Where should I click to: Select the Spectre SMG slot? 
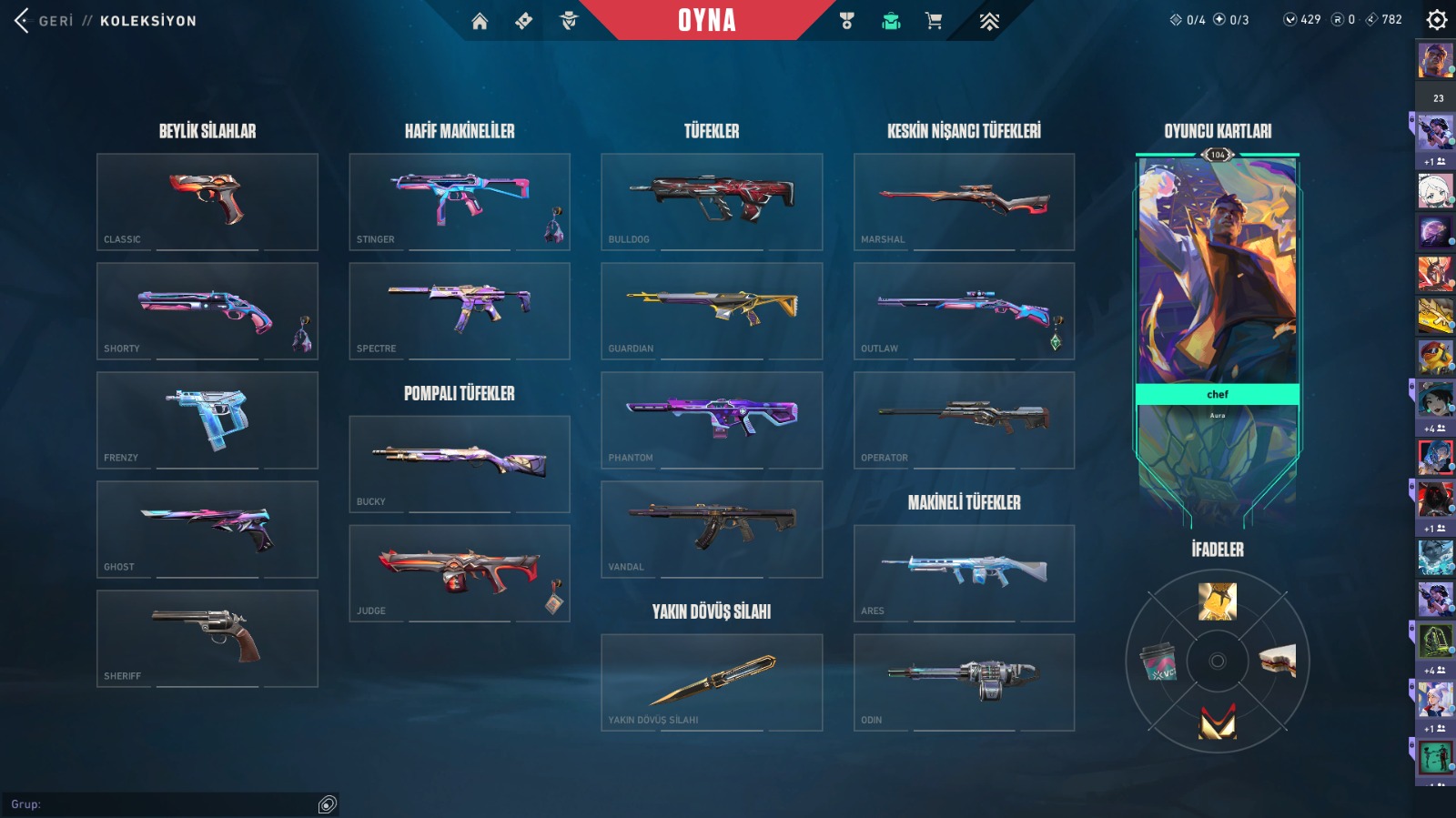(x=460, y=310)
